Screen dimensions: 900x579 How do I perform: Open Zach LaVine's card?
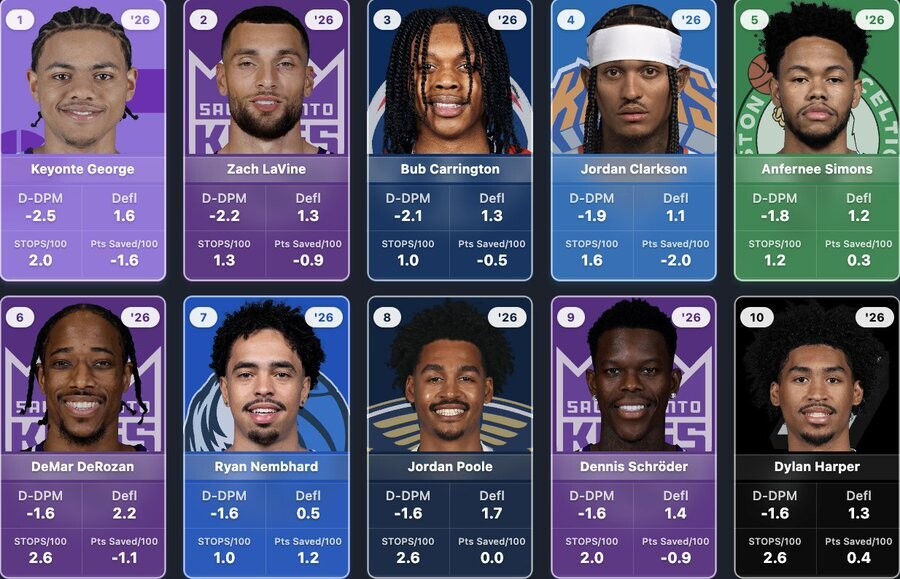[x=266, y=140]
